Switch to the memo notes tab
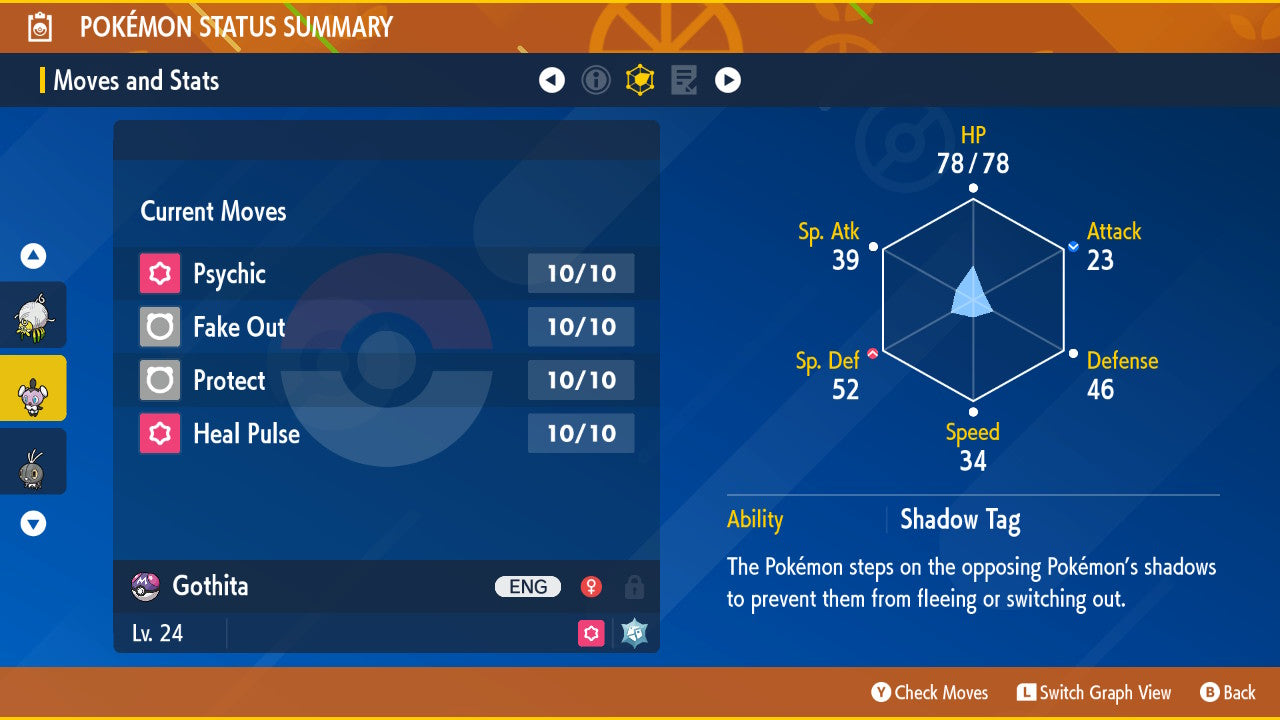This screenshot has width=1280, height=720. pyautogui.click(x=684, y=80)
